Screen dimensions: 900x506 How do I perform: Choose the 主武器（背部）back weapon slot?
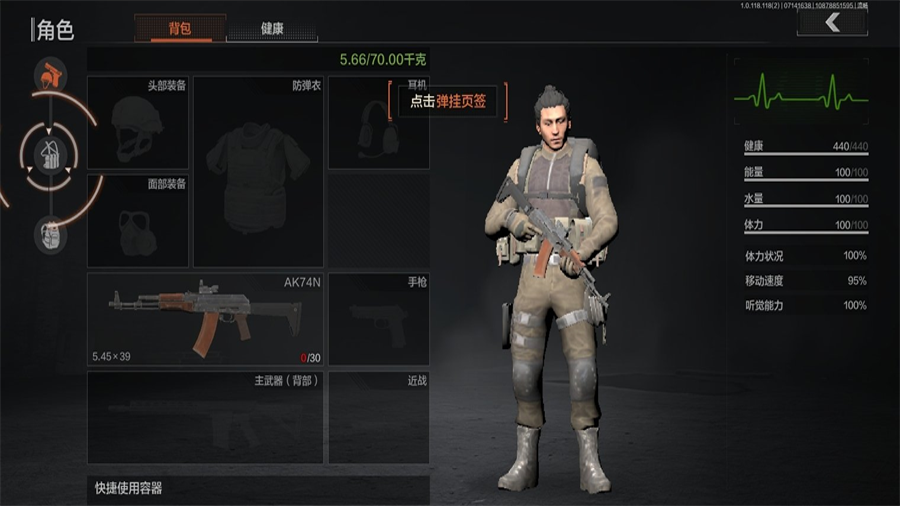pos(205,417)
